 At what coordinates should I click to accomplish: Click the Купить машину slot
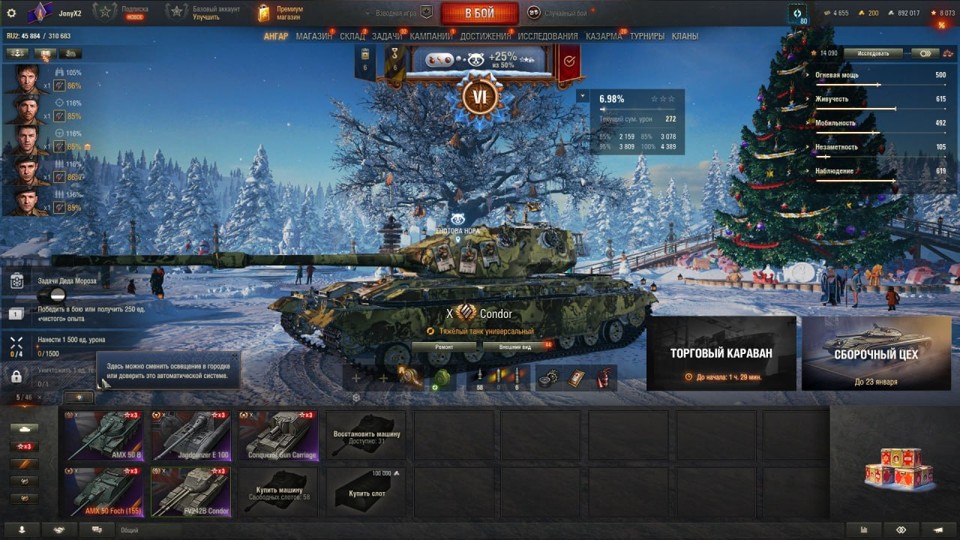coord(279,491)
